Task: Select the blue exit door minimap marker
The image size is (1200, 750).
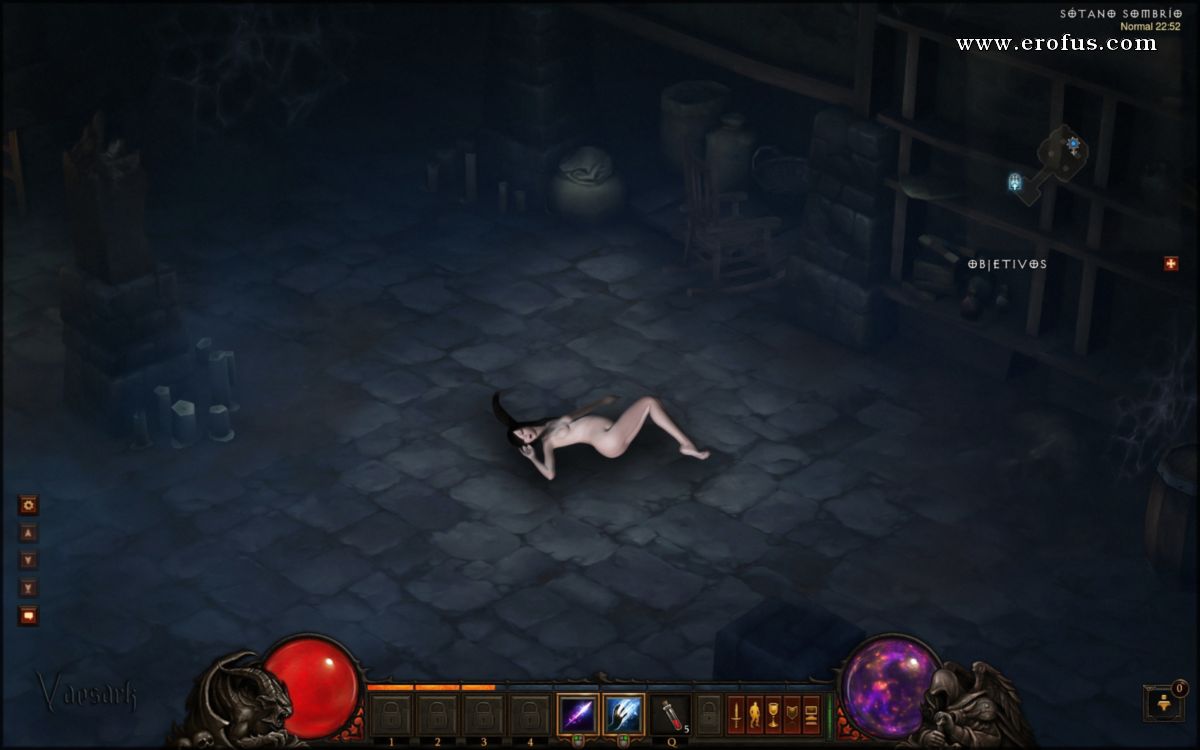Action: pos(1015,182)
